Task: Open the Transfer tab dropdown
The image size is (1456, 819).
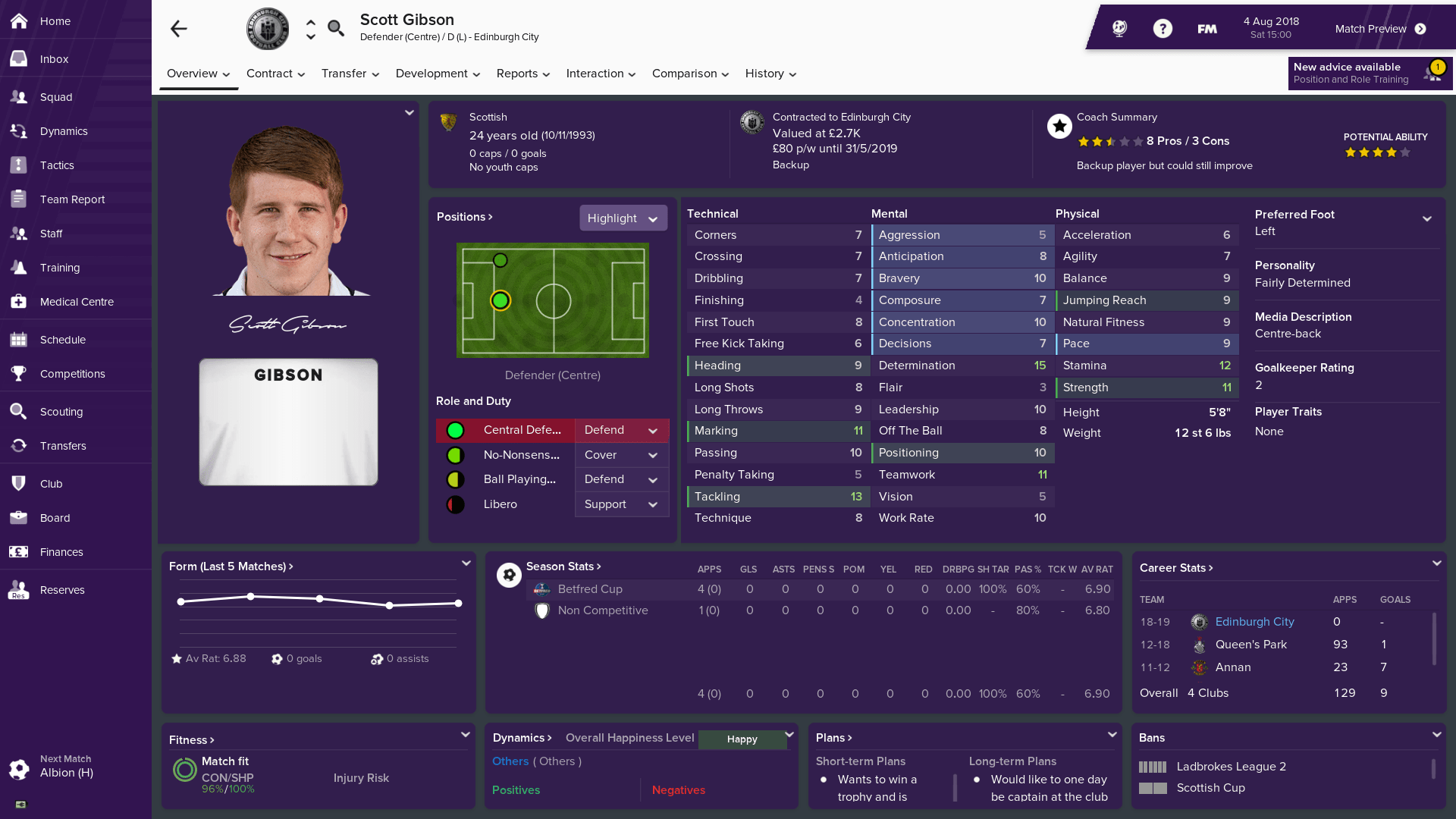Action: 350,74
